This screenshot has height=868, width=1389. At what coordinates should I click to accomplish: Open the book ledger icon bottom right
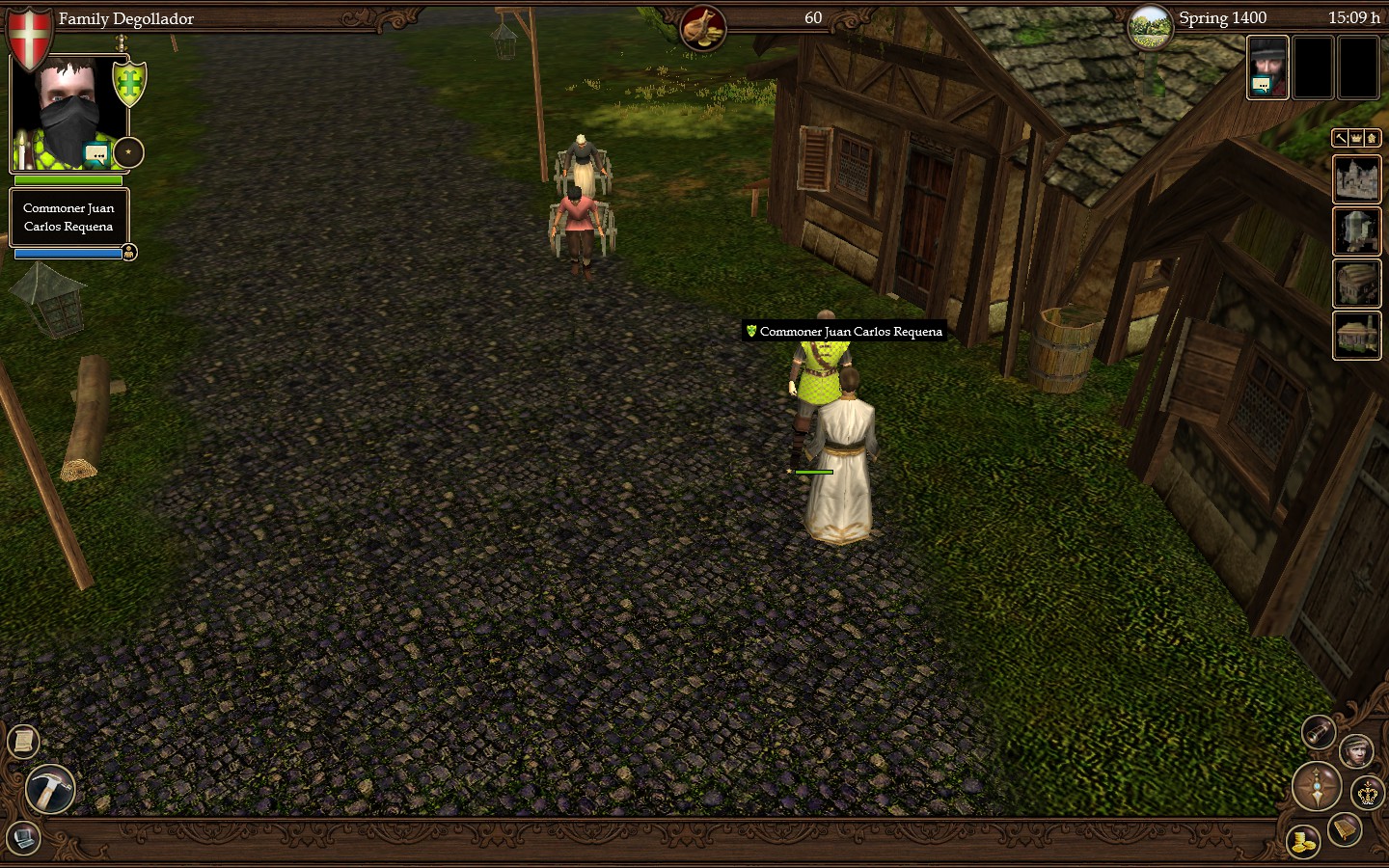[x=1343, y=830]
